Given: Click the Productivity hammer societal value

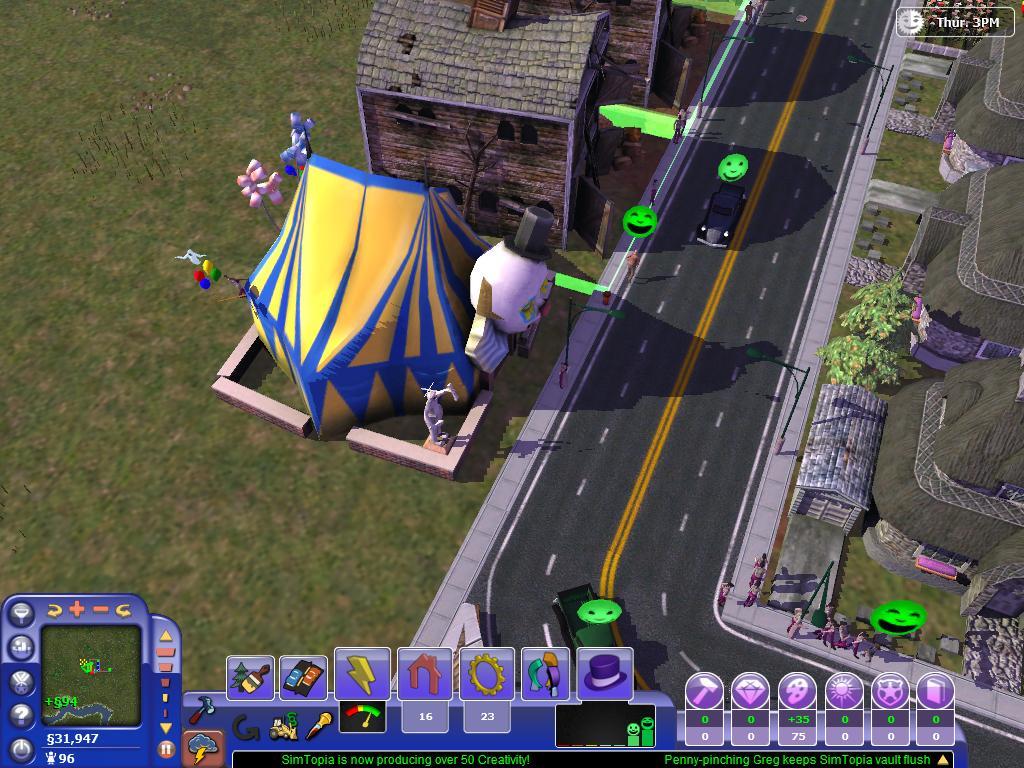Looking at the screenshot, I should point(704,691).
